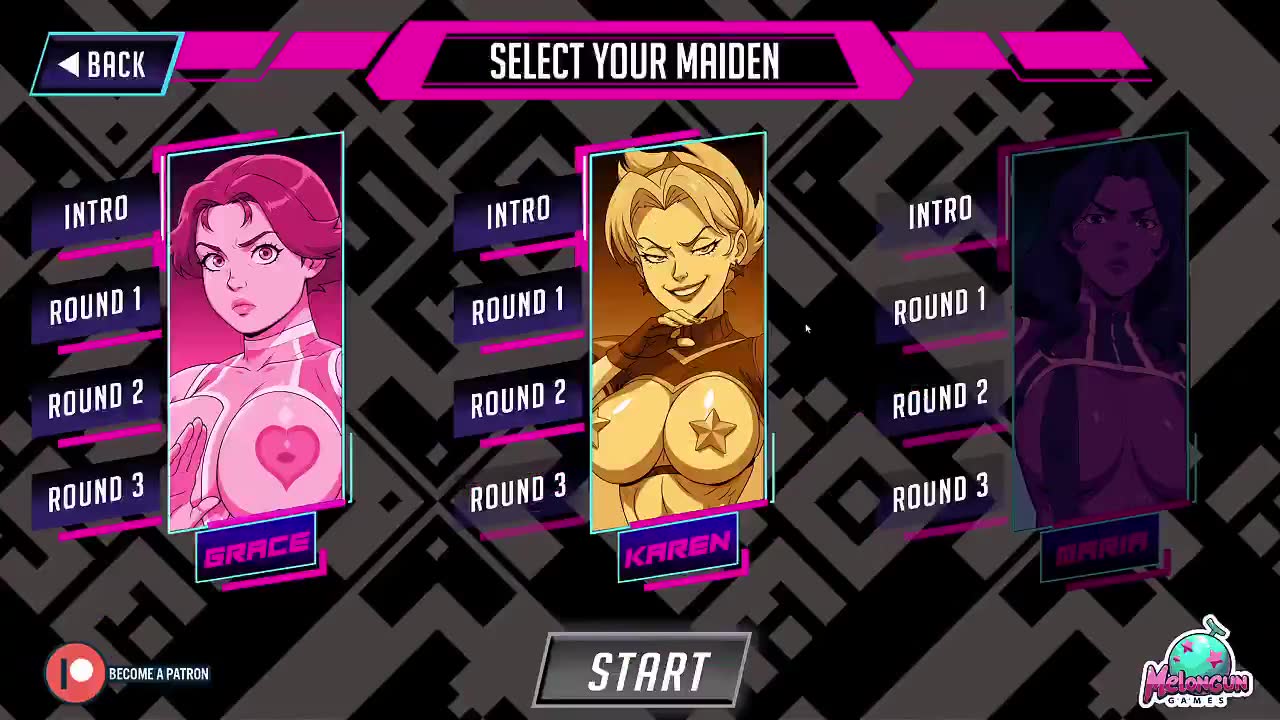The image size is (1280, 720).
Task: Select Round 1 for Grace
Action: tap(96, 306)
